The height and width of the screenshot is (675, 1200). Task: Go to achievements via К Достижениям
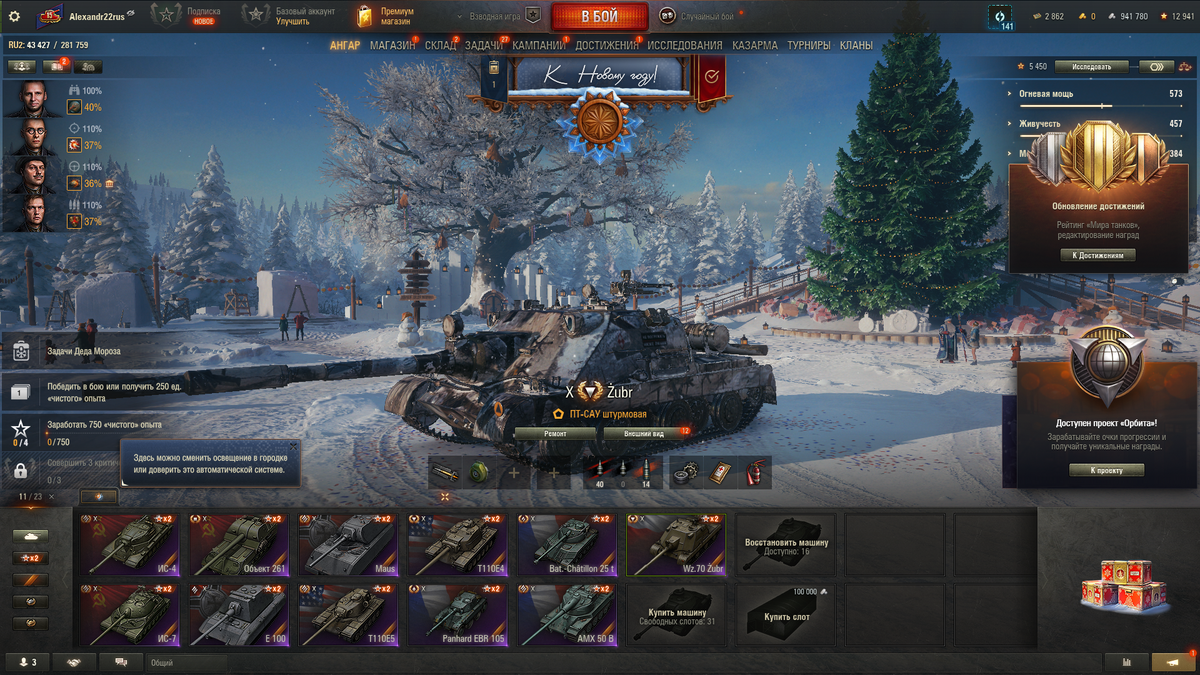[x=1098, y=255]
